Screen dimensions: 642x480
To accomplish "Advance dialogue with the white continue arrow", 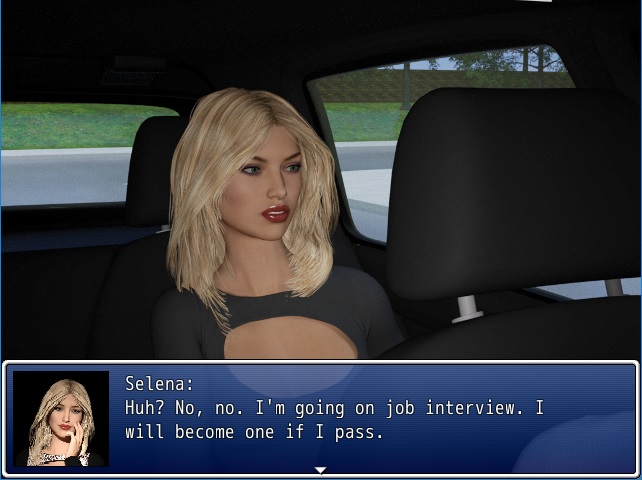I will coord(320,469).
